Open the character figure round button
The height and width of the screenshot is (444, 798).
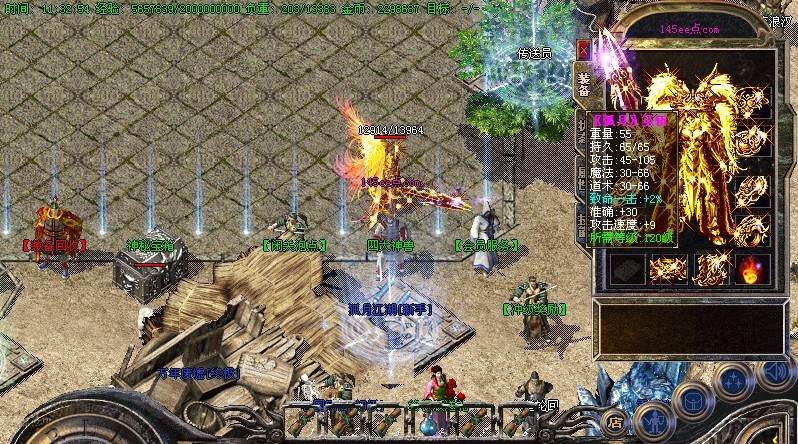tap(652, 419)
